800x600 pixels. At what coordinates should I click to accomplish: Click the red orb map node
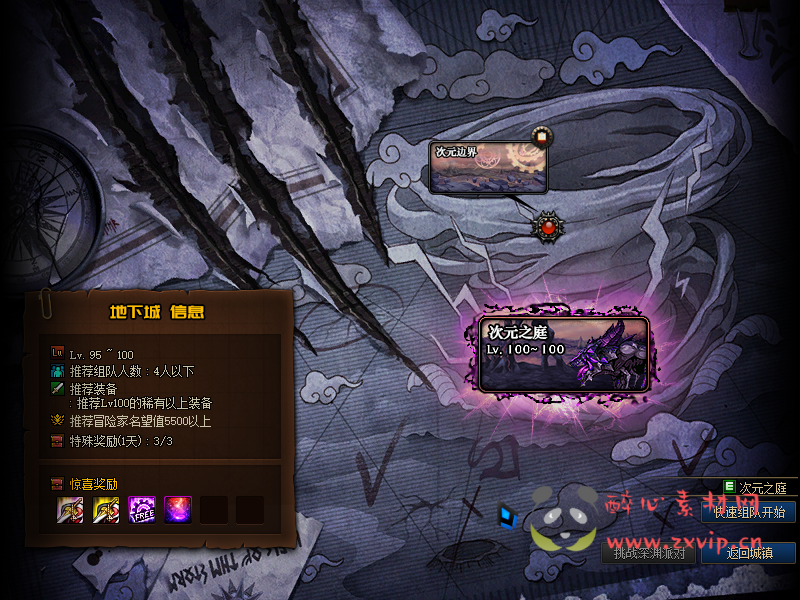547,226
